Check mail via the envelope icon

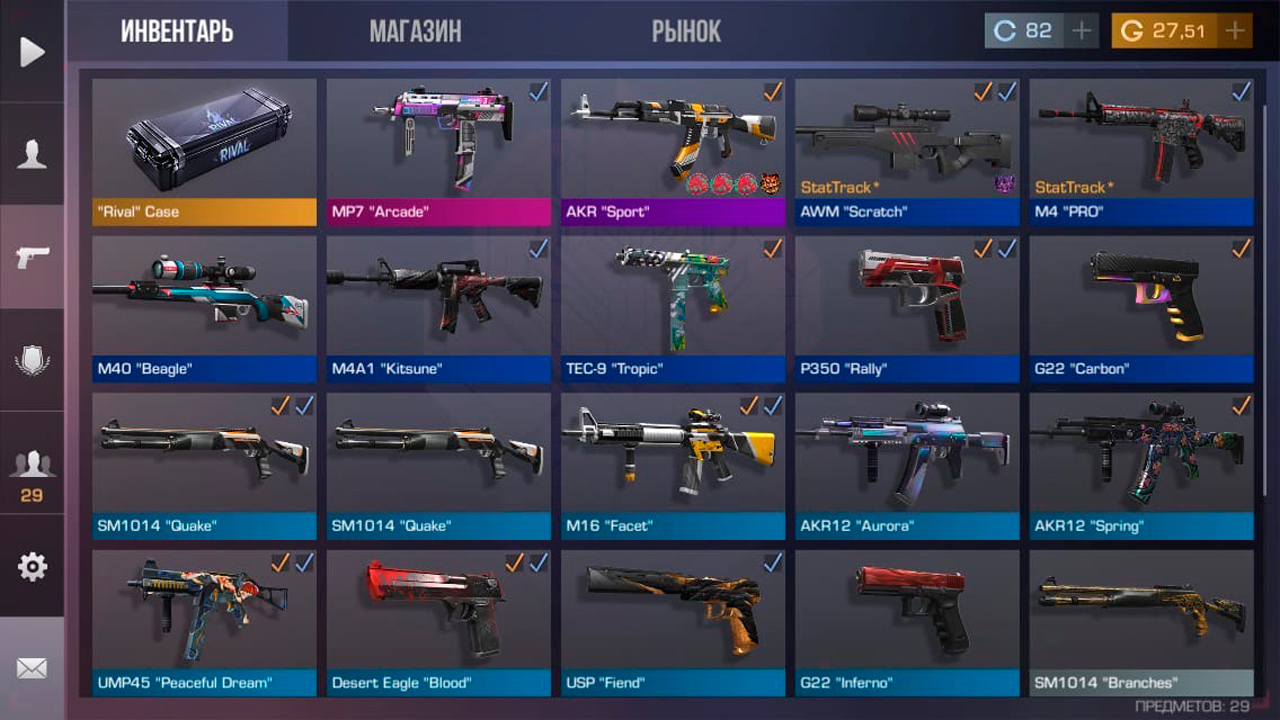(x=32, y=668)
